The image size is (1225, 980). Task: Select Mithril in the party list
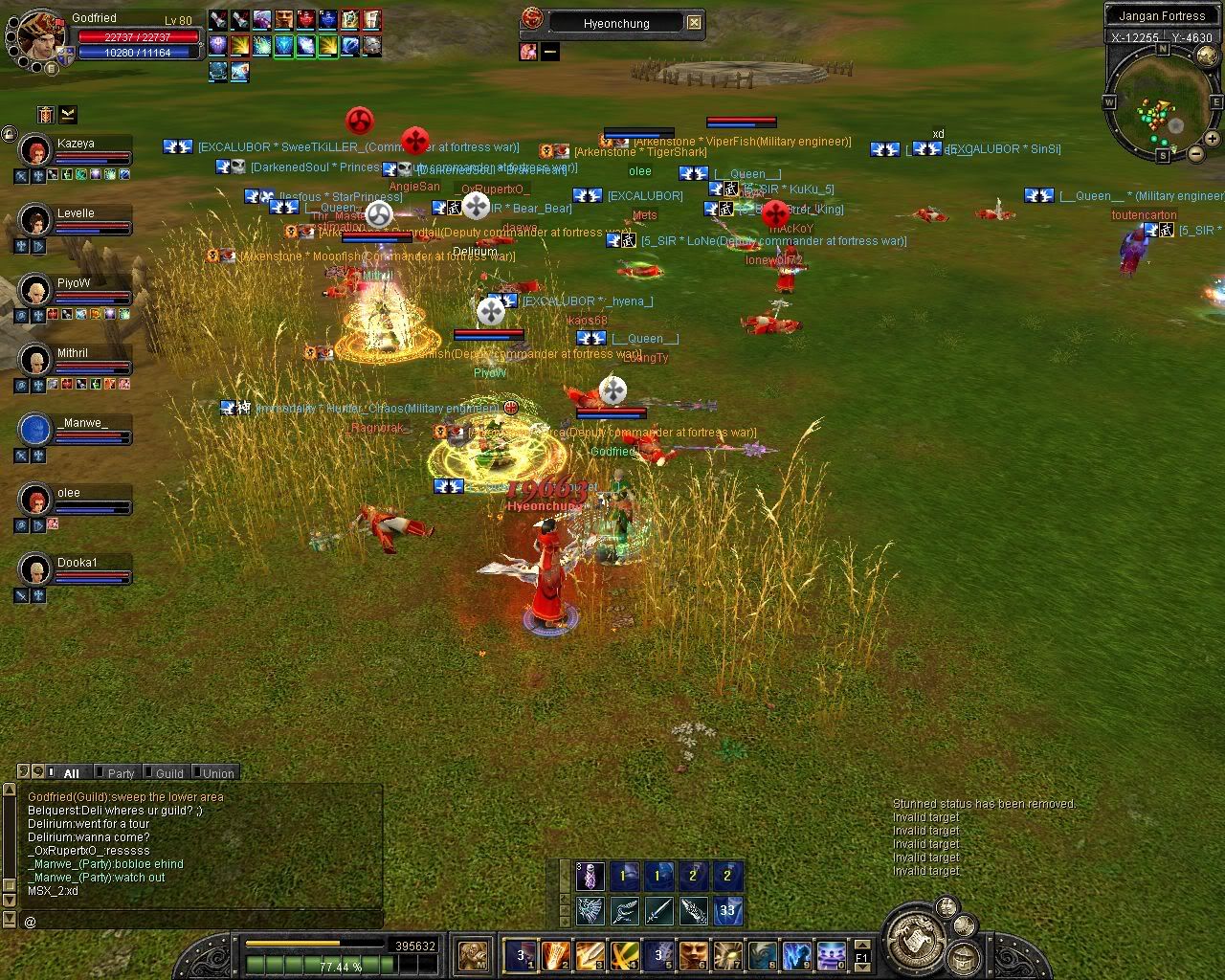click(x=36, y=360)
